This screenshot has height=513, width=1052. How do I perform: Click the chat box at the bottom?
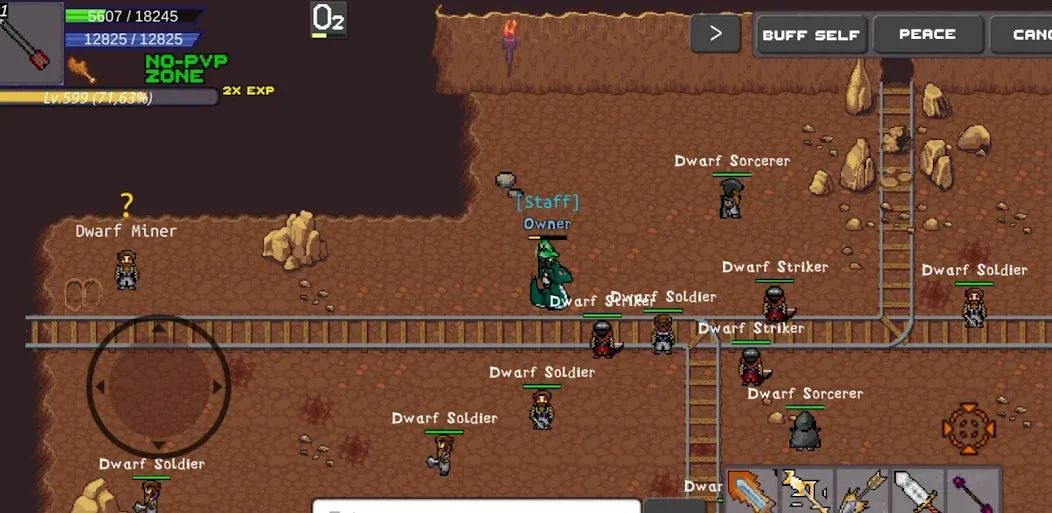(476, 506)
